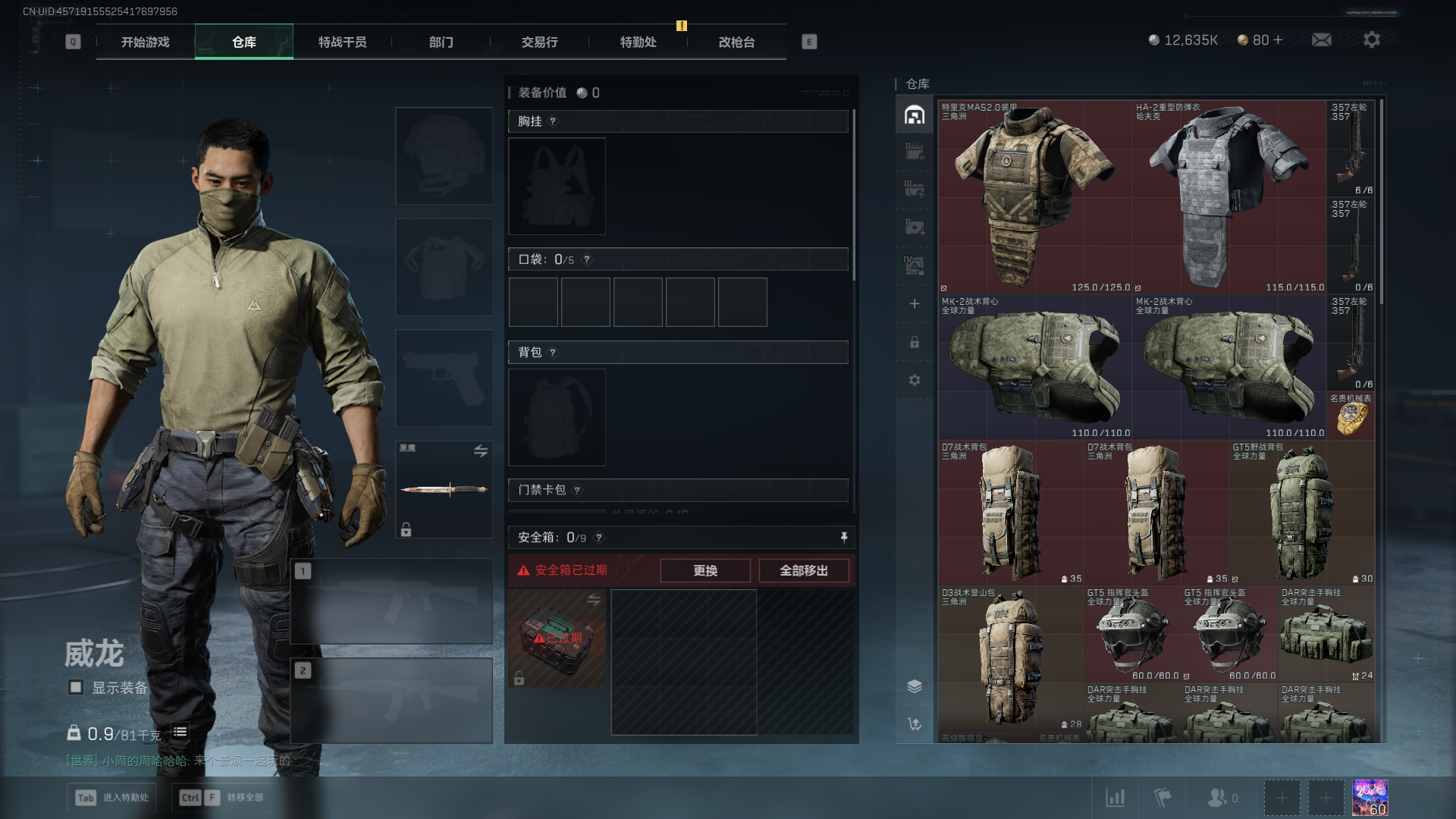This screenshot has height=819, width=1456.
Task: Click the 全部移出 button
Action: pos(803,570)
